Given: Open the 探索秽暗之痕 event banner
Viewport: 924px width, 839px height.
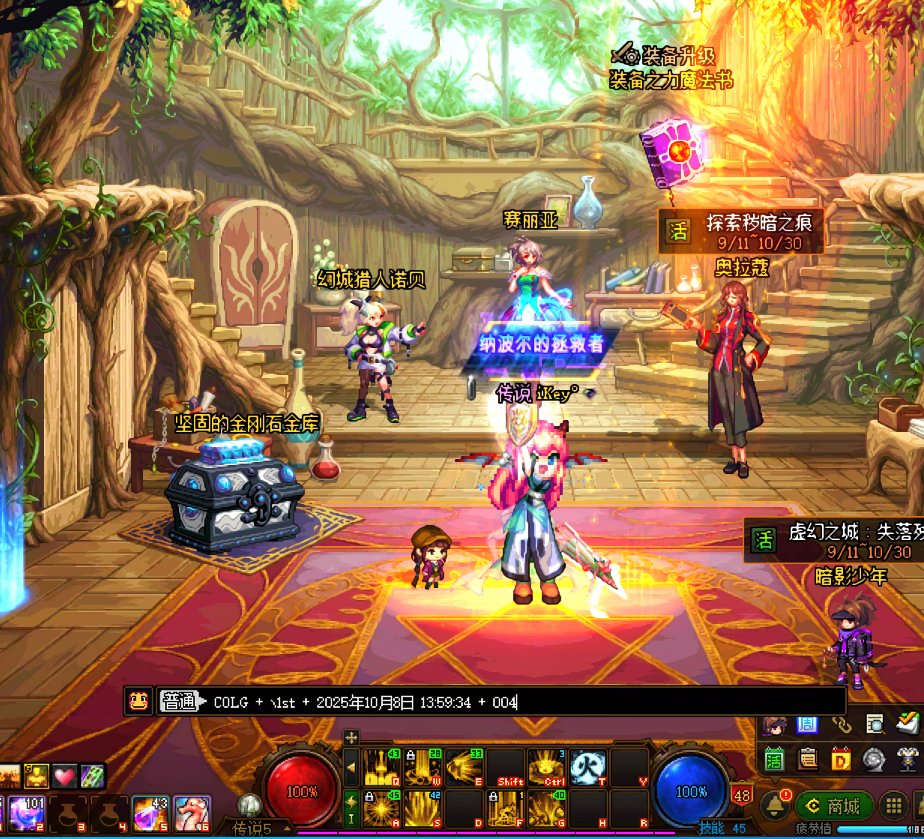Looking at the screenshot, I should click(x=741, y=231).
